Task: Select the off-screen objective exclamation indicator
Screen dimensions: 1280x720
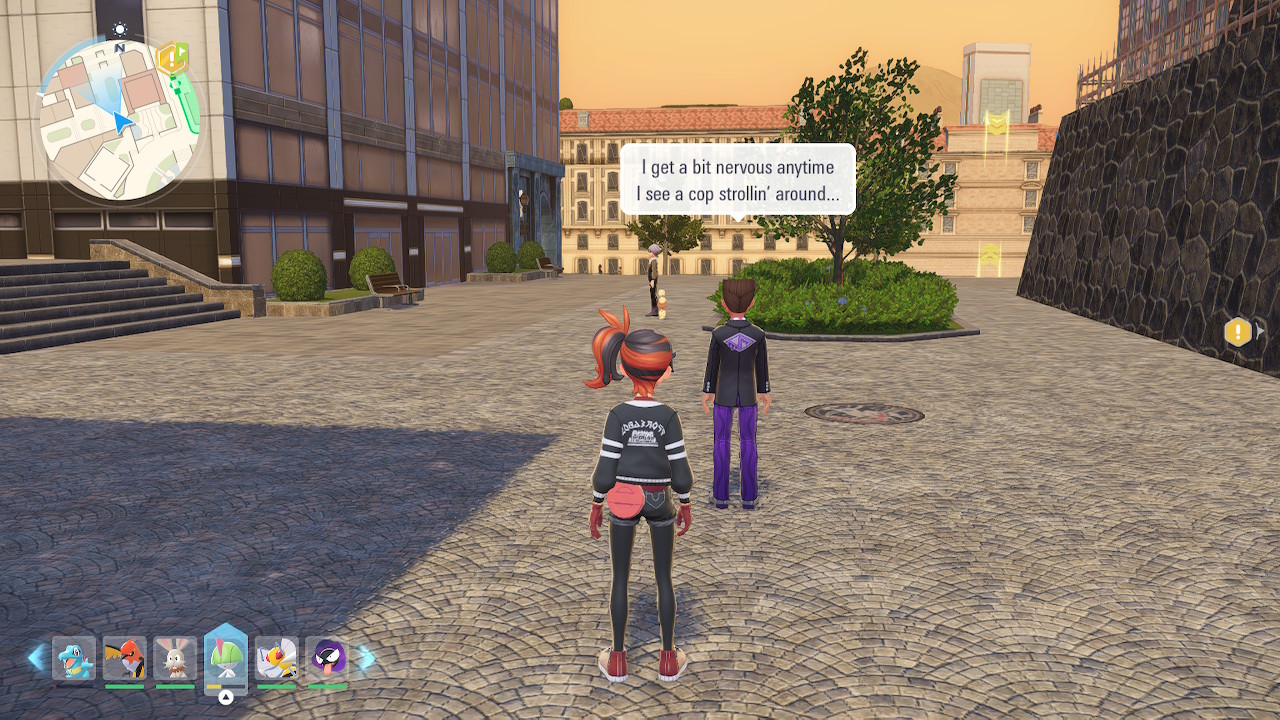Action: [x=1238, y=332]
